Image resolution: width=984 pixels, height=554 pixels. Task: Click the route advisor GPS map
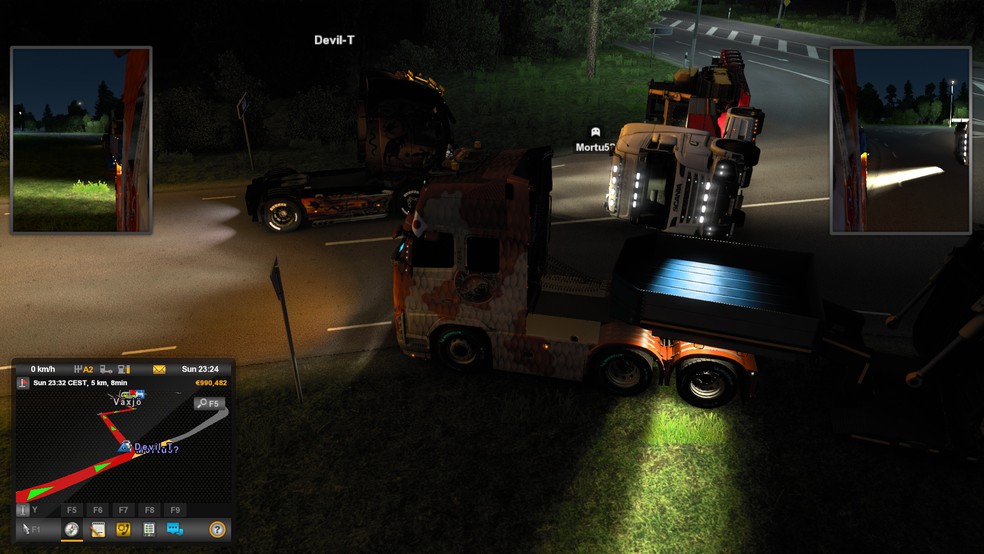(x=110, y=450)
